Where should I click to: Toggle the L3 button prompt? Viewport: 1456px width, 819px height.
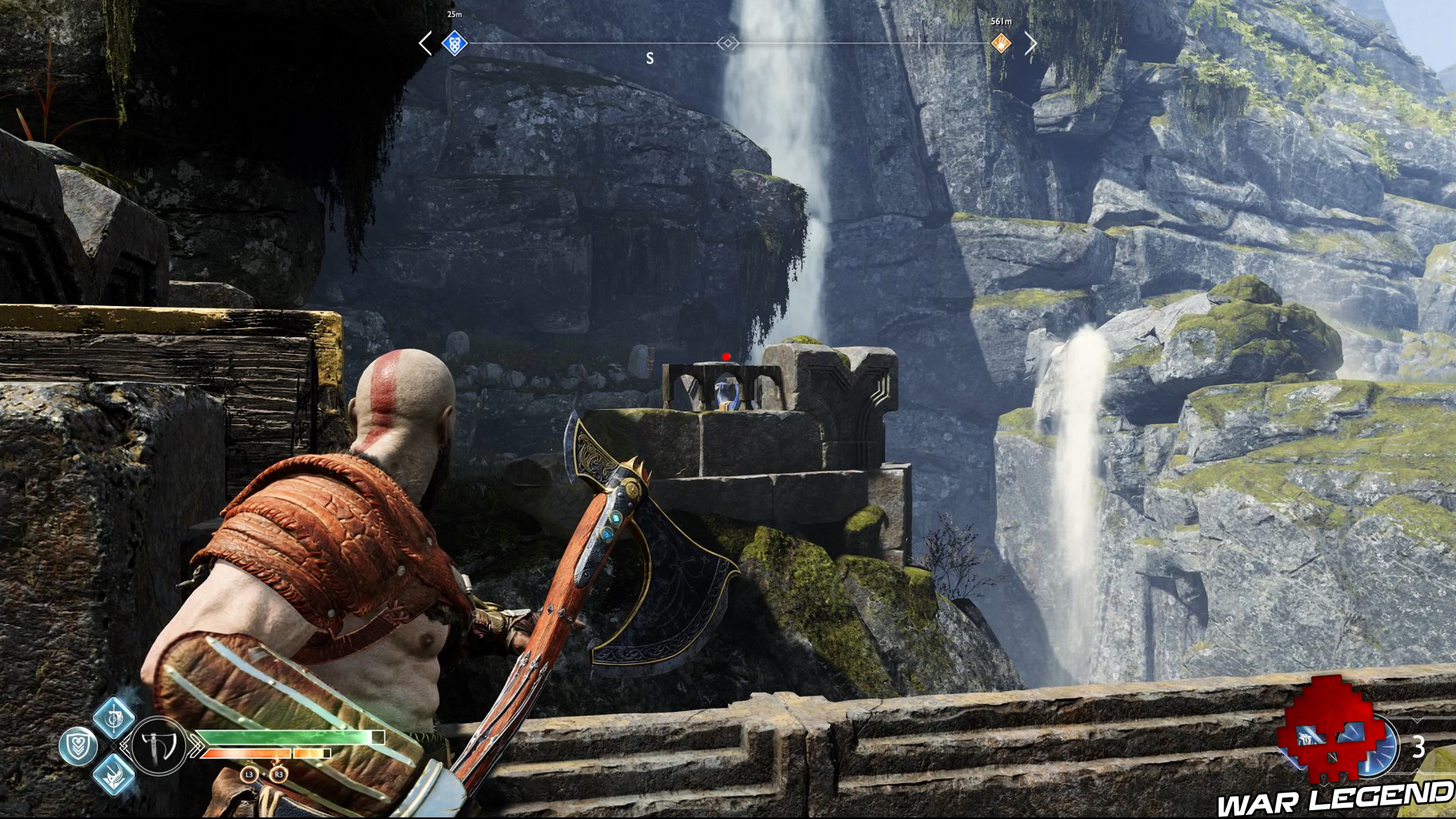click(x=249, y=774)
